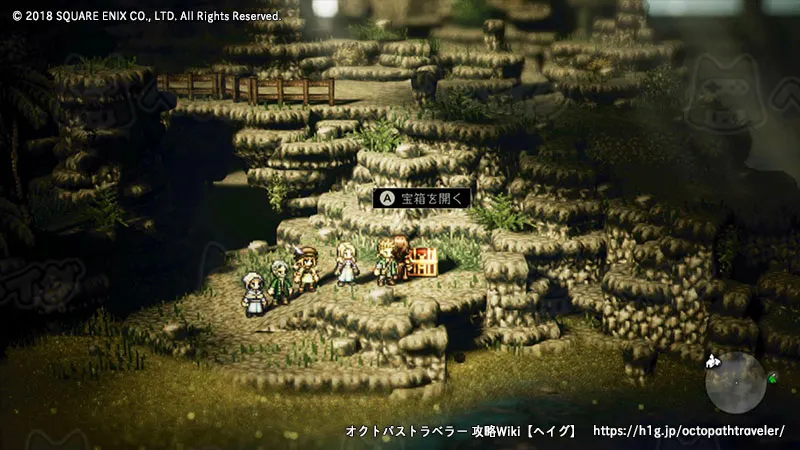Viewport: 800px width, 450px height.
Task: Select the open treasure chest prompt
Action: [x=421, y=199]
